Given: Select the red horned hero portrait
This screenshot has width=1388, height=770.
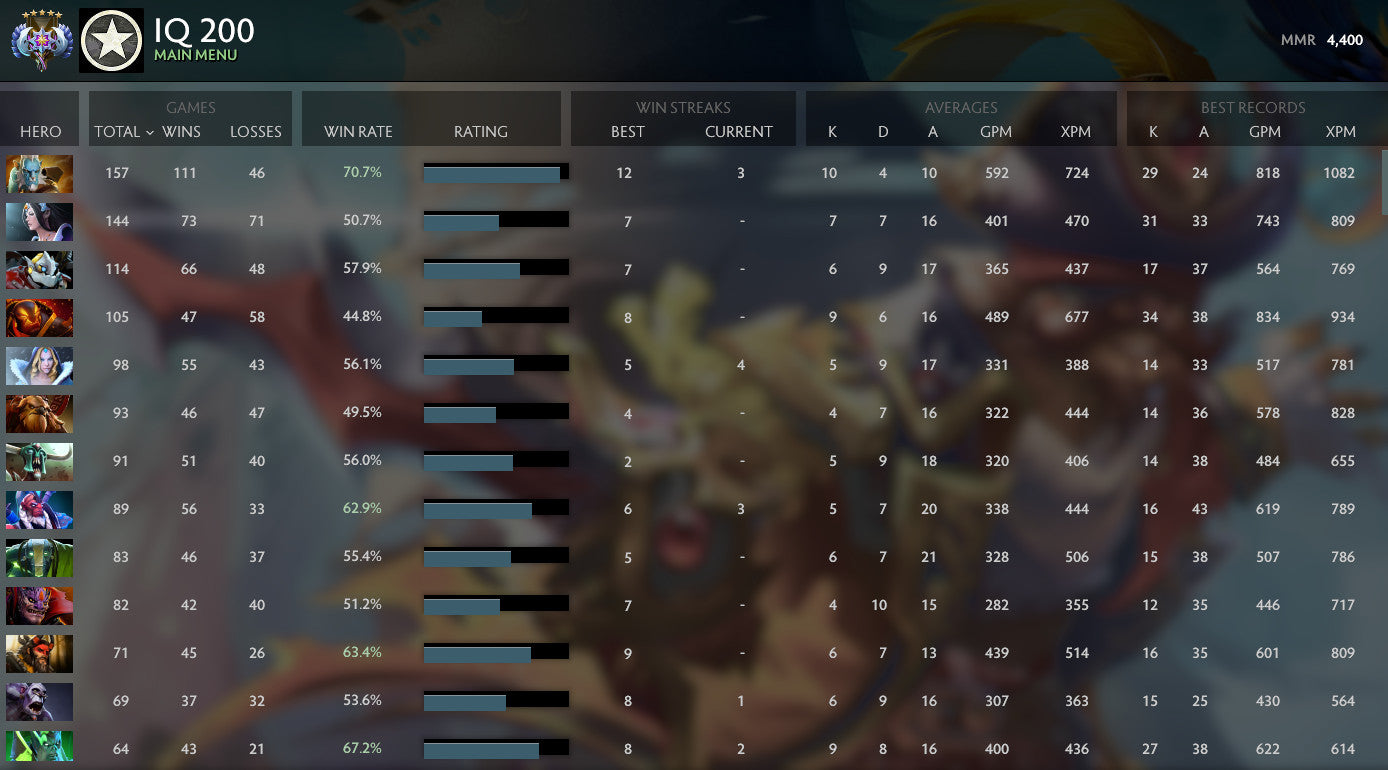Looking at the screenshot, I should (39, 318).
